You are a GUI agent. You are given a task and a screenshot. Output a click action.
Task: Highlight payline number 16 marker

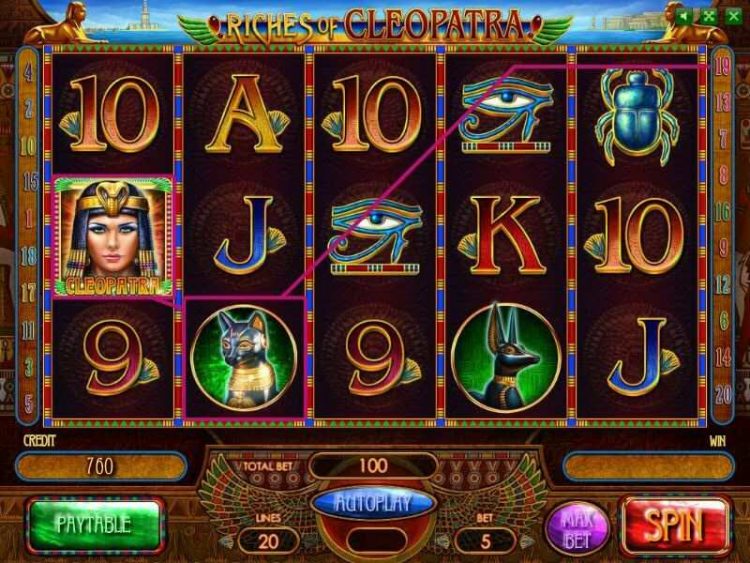click(723, 212)
